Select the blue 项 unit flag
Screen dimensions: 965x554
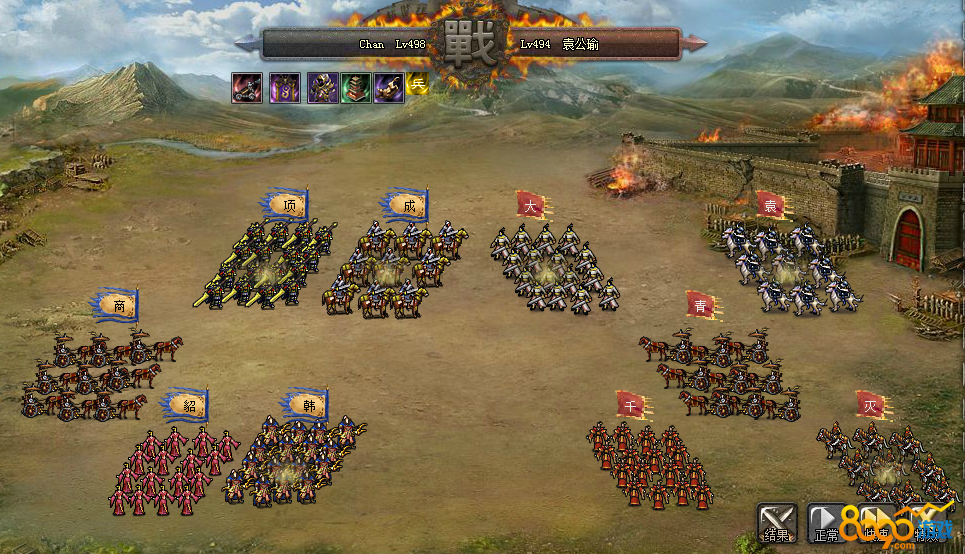click(289, 206)
